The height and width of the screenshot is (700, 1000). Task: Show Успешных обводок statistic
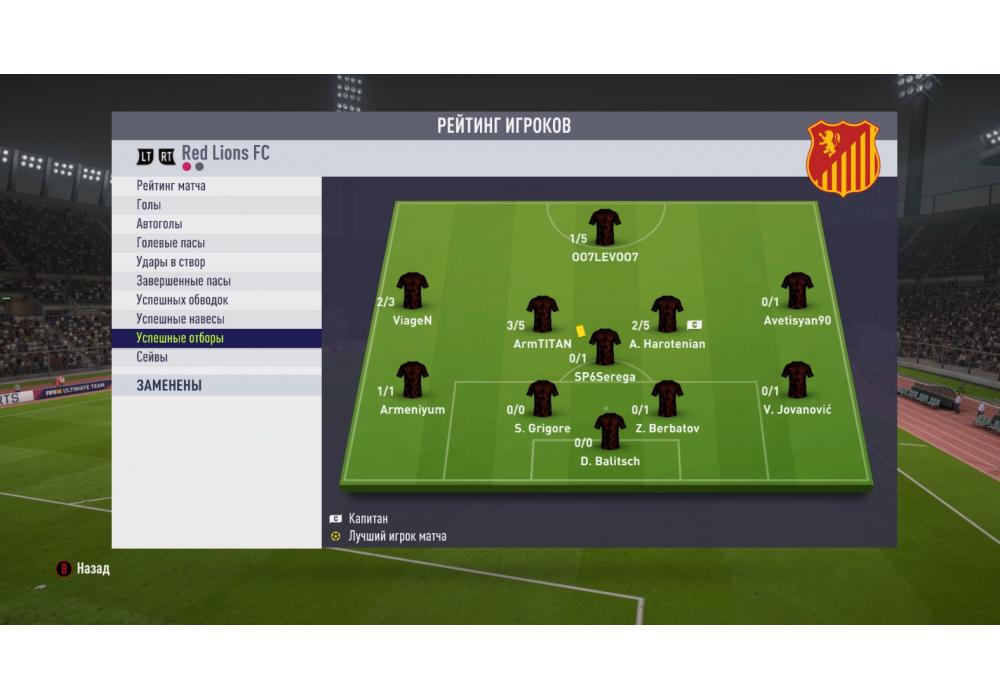click(x=216, y=300)
